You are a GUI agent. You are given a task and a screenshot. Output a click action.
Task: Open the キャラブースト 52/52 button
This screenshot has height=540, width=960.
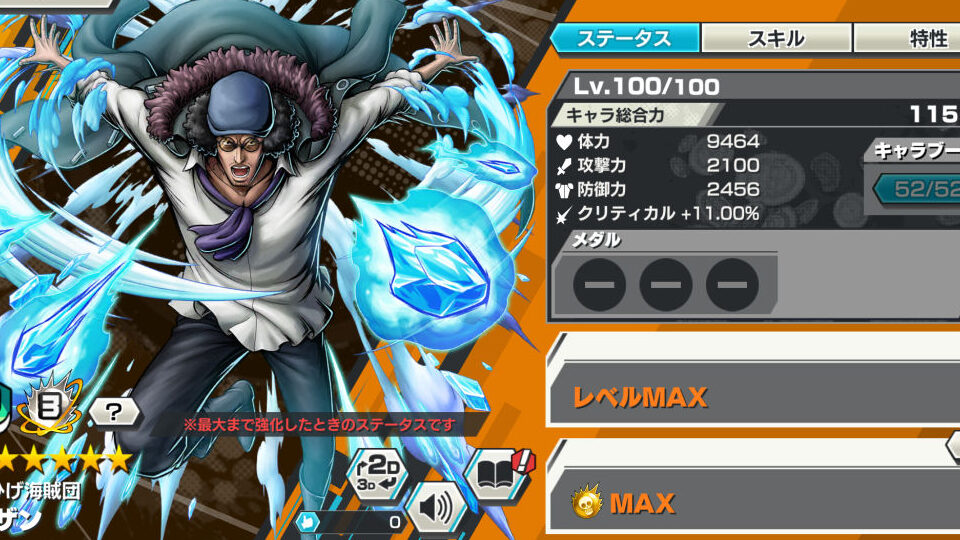coord(920,189)
